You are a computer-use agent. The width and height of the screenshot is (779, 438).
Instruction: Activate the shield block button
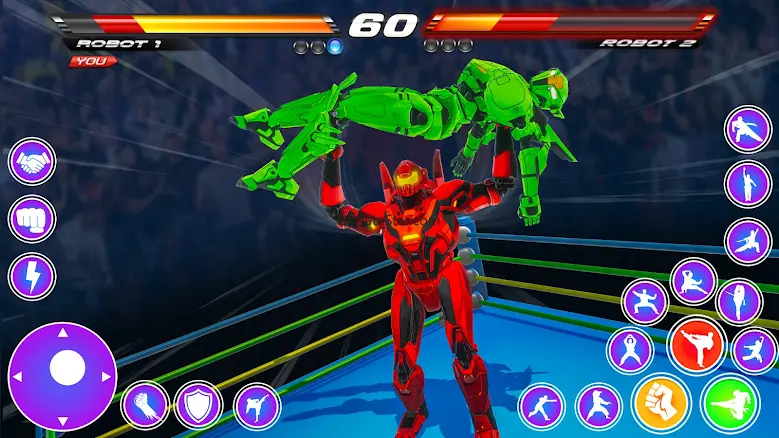pyautogui.click(x=198, y=405)
